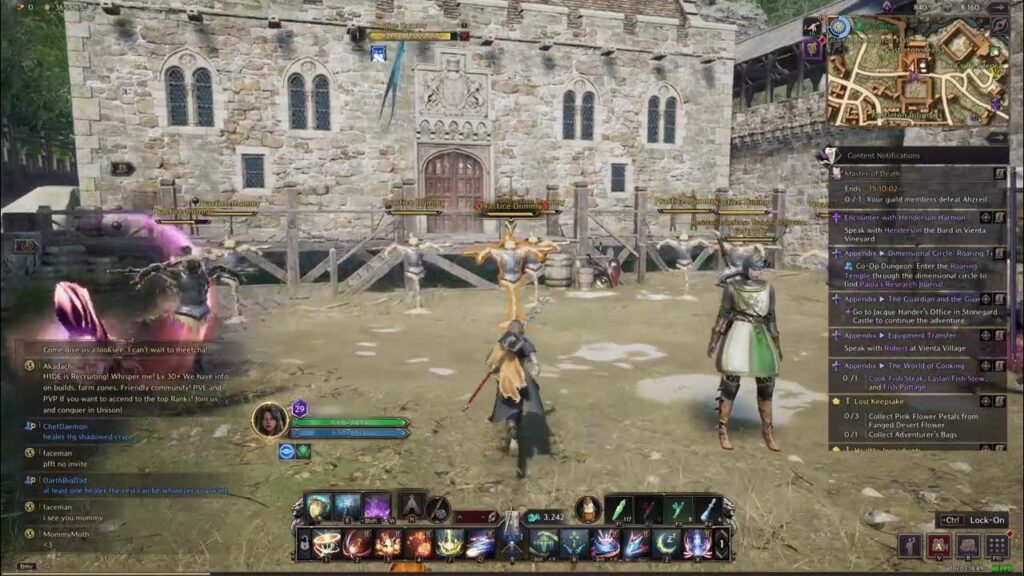This screenshot has height=576, width=1024.
Task: Open the grid main menu button
Action: (x=996, y=546)
